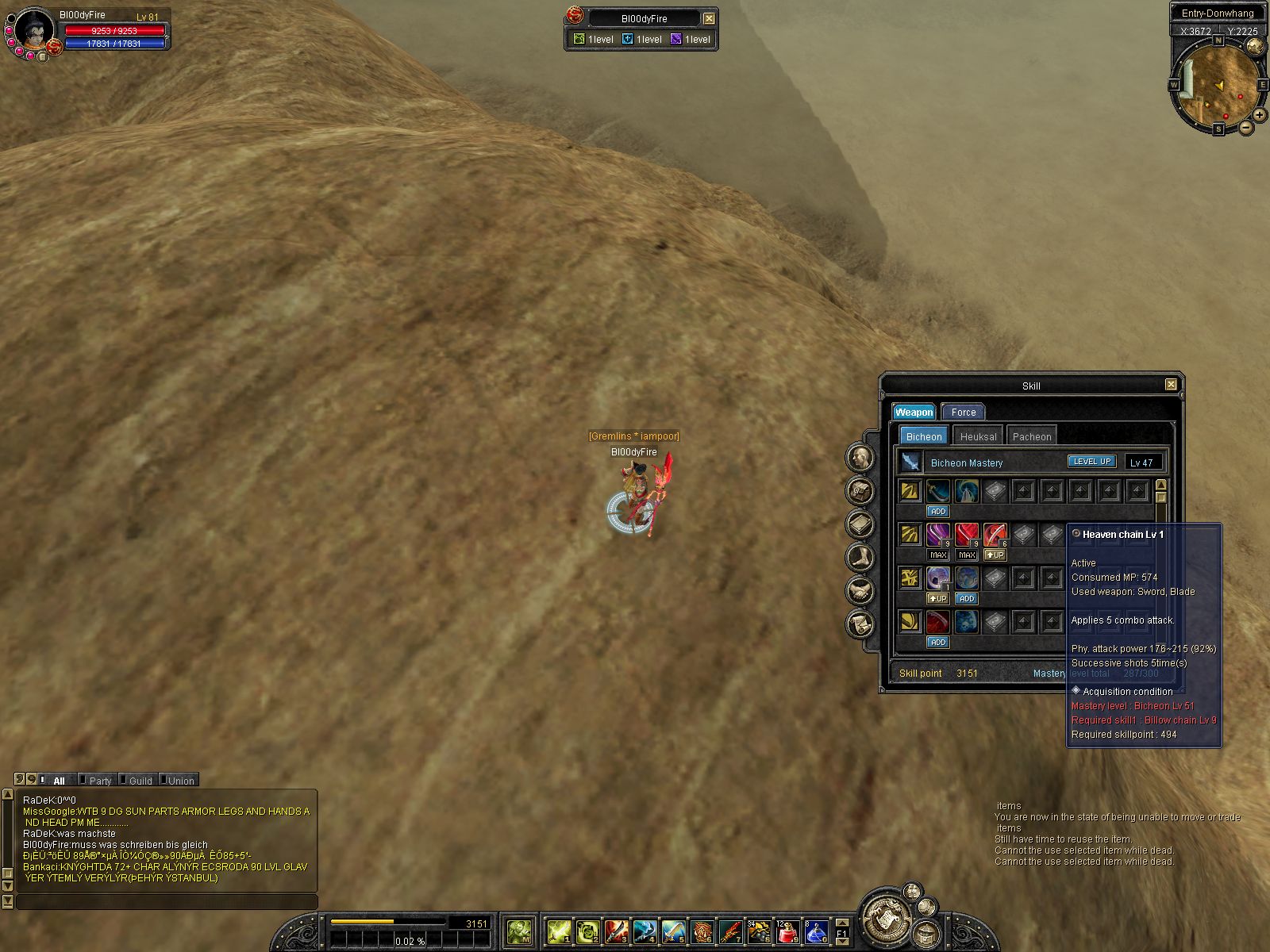Close the Skill window
The height and width of the screenshot is (952, 1270).
(x=1171, y=385)
